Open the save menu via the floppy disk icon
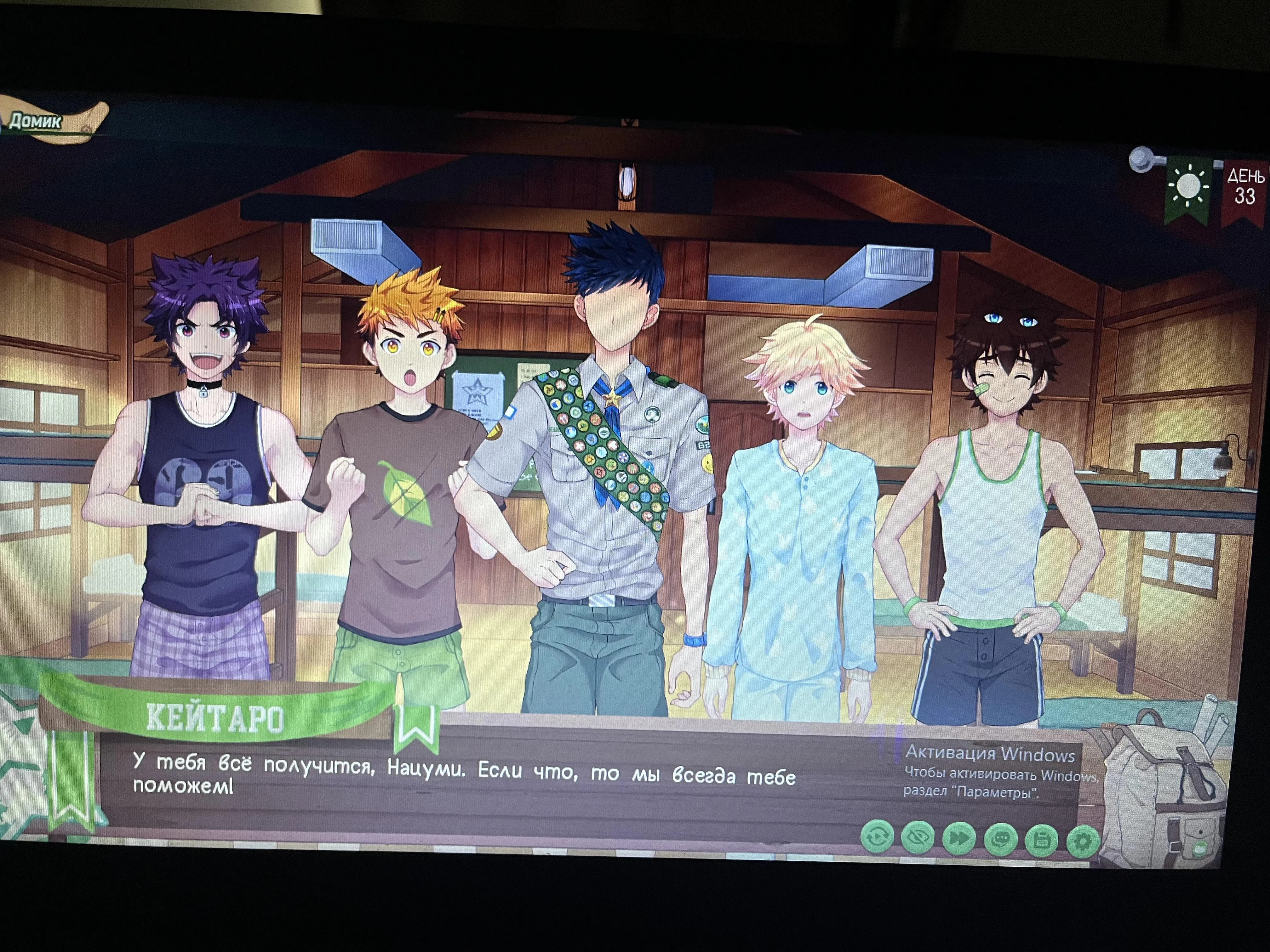The image size is (1270, 952). coord(1042,841)
